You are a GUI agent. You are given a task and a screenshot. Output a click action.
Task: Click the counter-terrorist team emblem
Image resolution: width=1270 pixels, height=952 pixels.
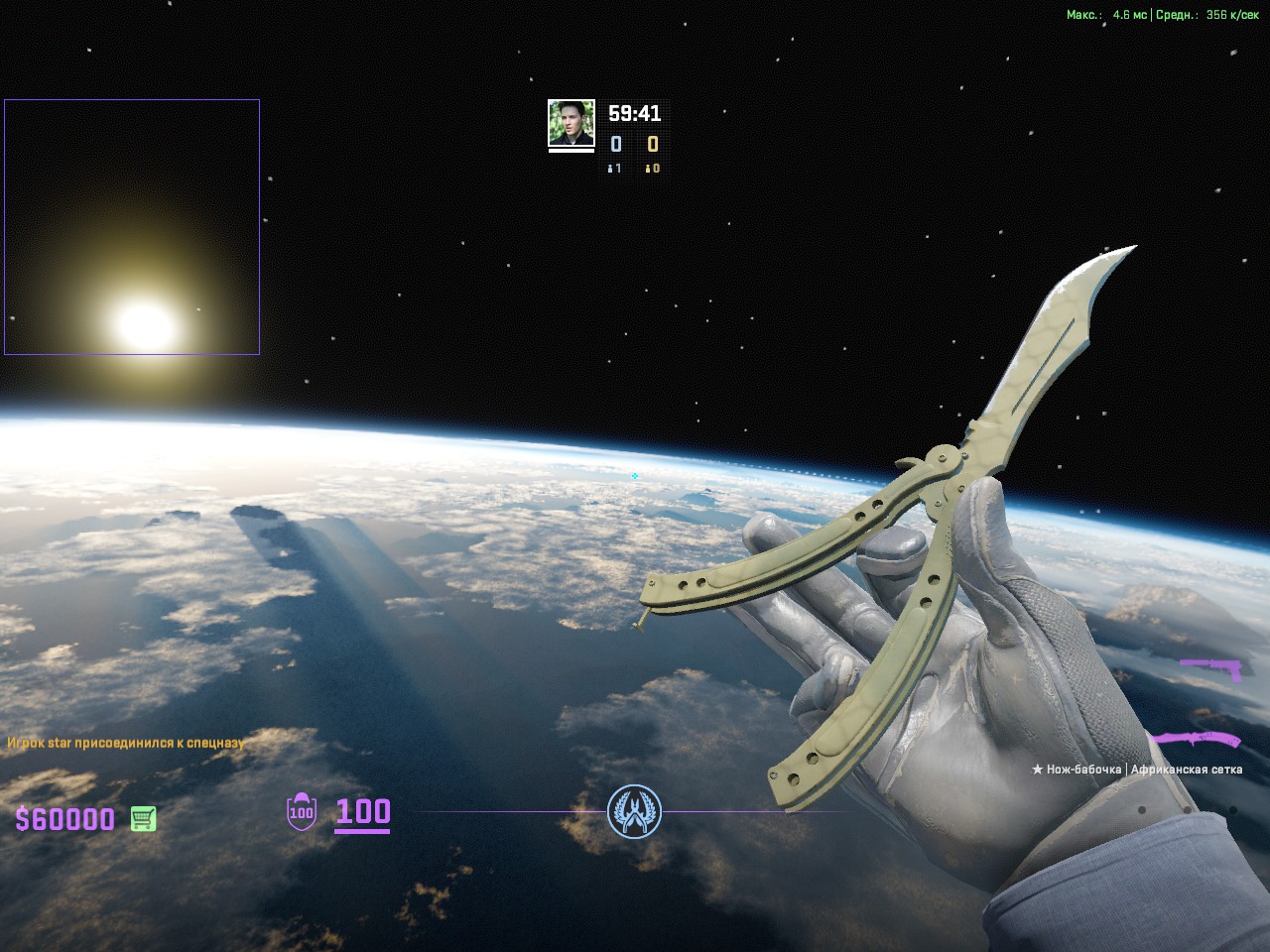pyautogui.click(x=634, y=811)
